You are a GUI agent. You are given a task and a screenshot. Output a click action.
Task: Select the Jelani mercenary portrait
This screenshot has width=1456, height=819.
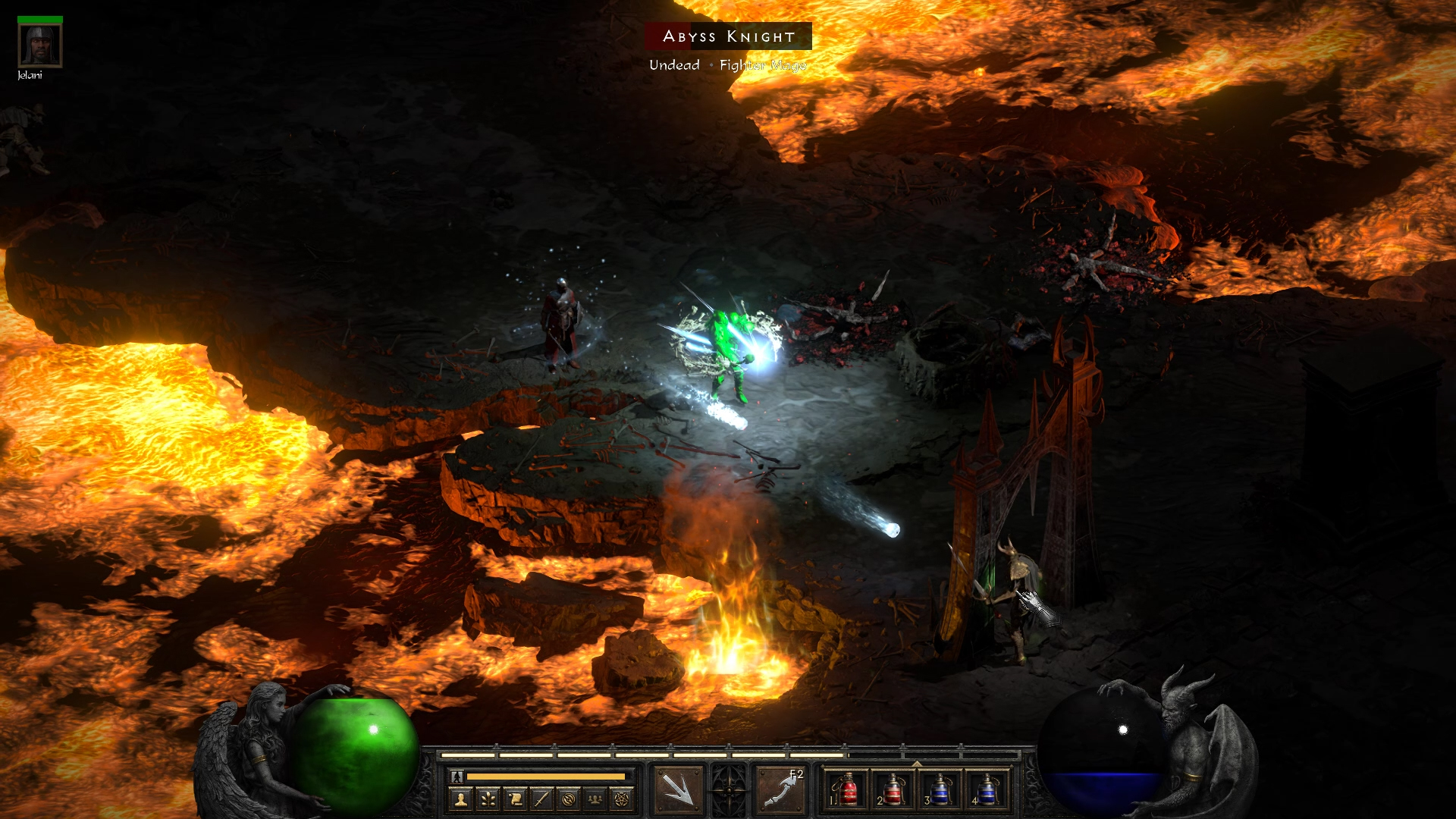[x=39, y=45]
